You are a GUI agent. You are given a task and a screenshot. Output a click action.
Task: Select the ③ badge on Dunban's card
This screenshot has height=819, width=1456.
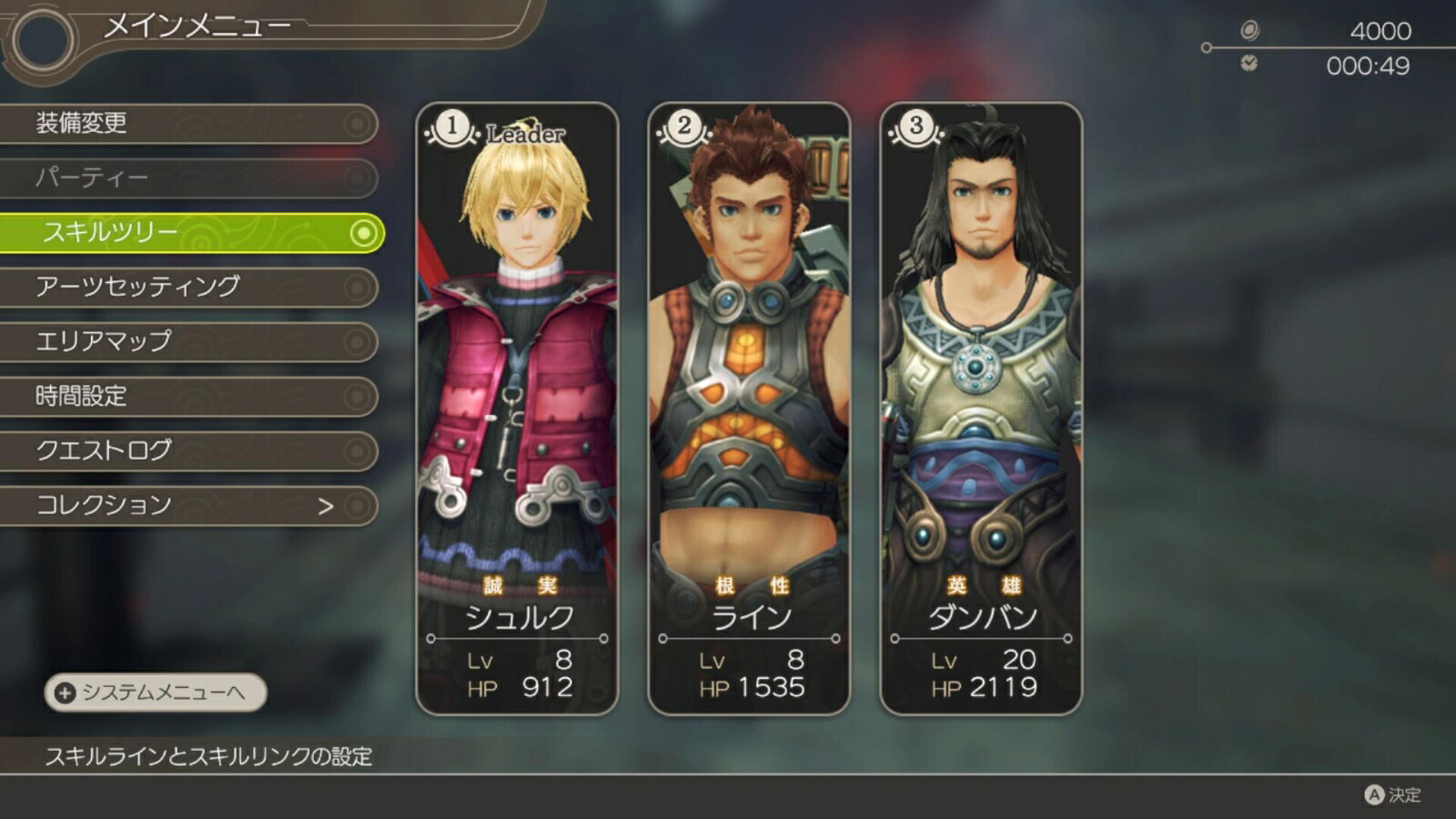coord(916,126)
